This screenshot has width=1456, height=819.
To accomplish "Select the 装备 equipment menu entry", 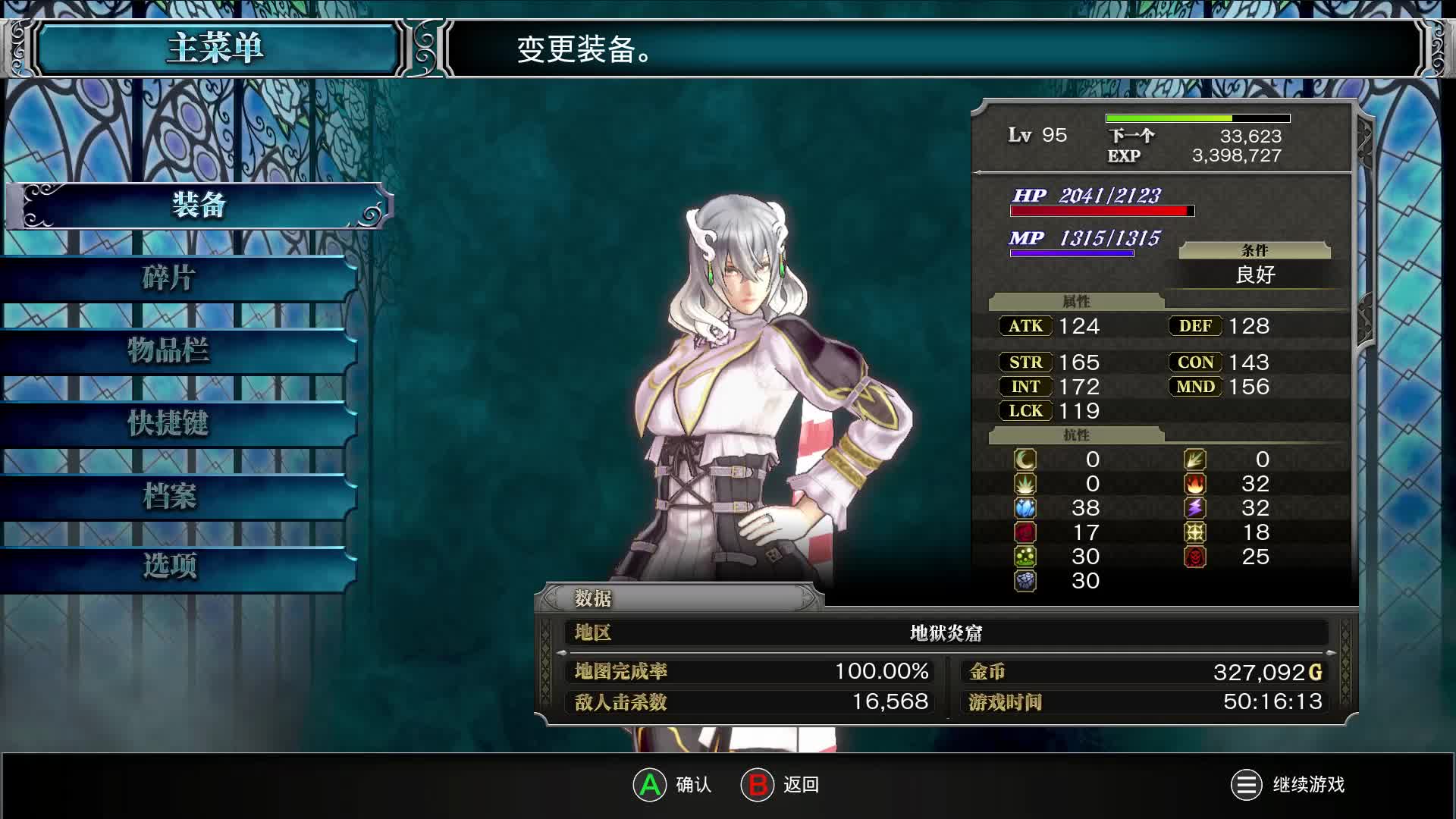I will pos(199,206).
